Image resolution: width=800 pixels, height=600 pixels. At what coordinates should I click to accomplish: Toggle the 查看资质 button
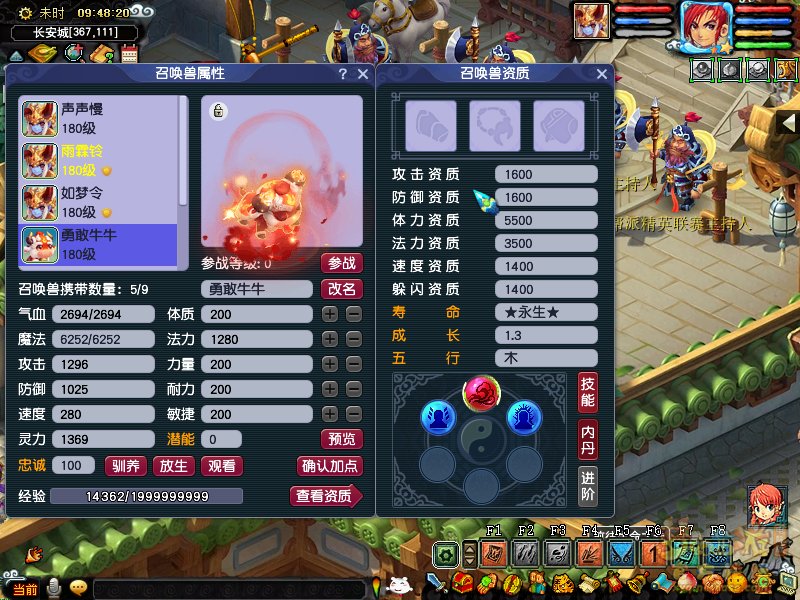[x=326, y=496]
